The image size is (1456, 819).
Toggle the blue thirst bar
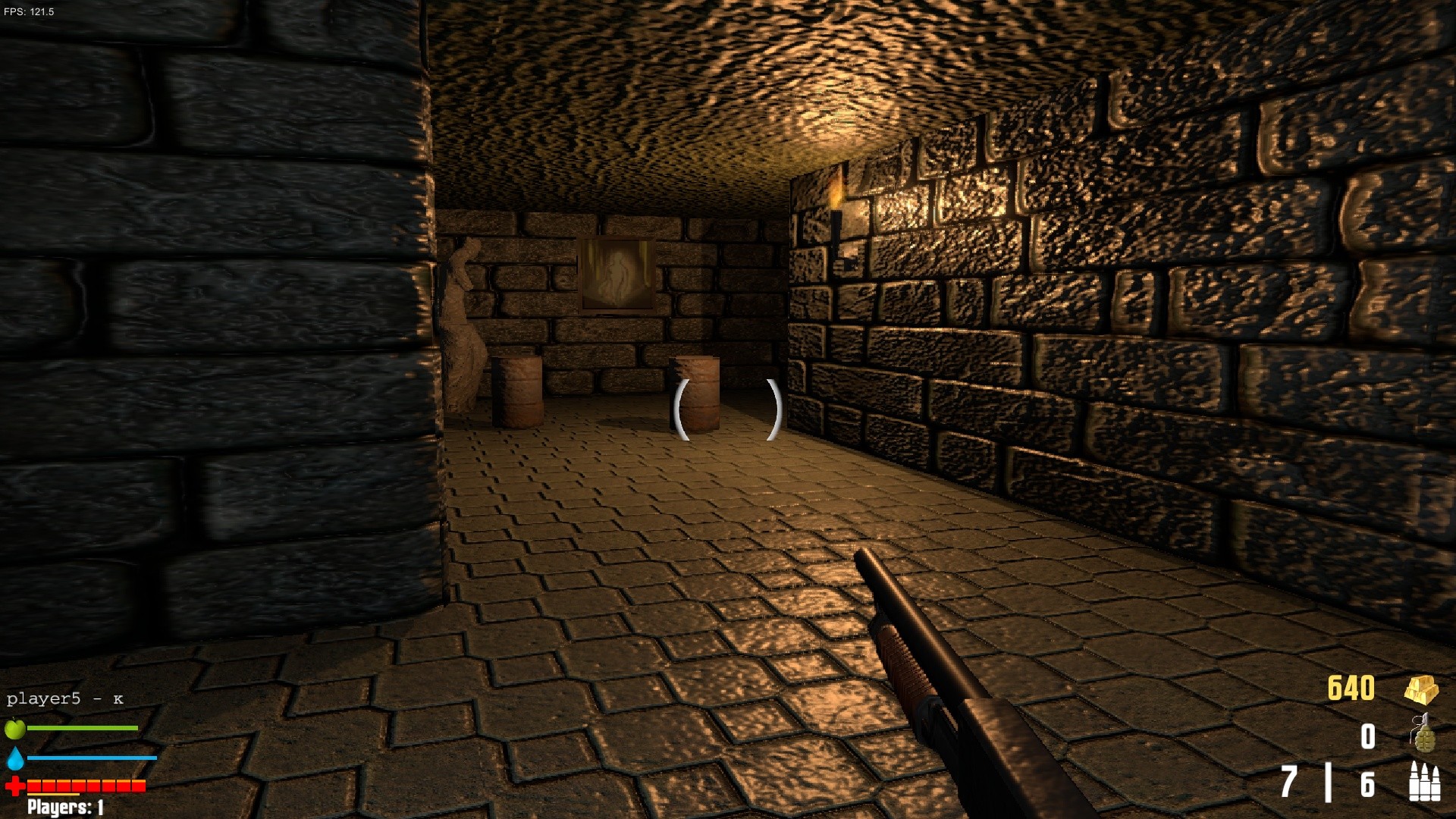click(x=91, y=756)
